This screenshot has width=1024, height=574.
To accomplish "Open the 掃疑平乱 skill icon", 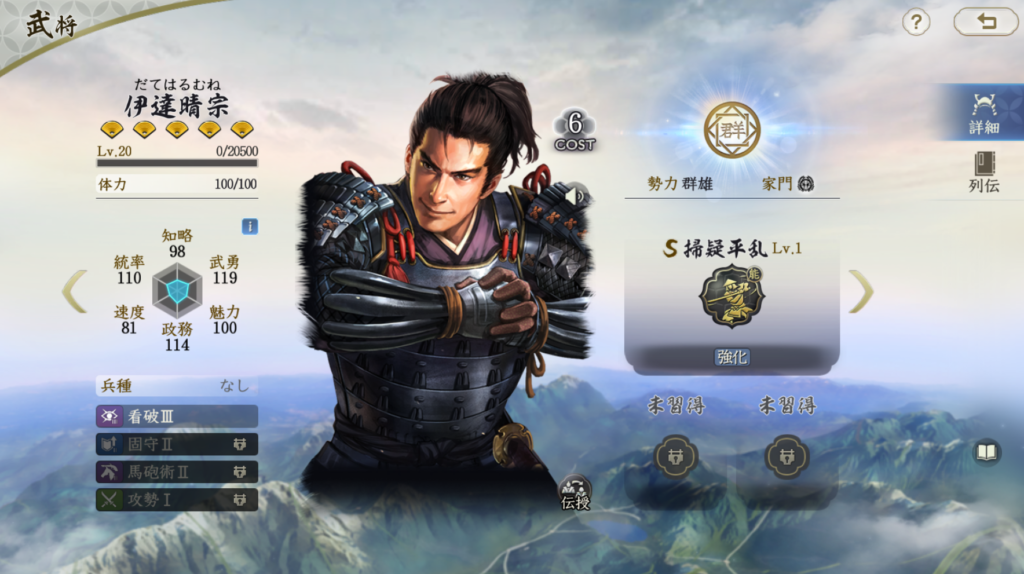I will 732,296.
